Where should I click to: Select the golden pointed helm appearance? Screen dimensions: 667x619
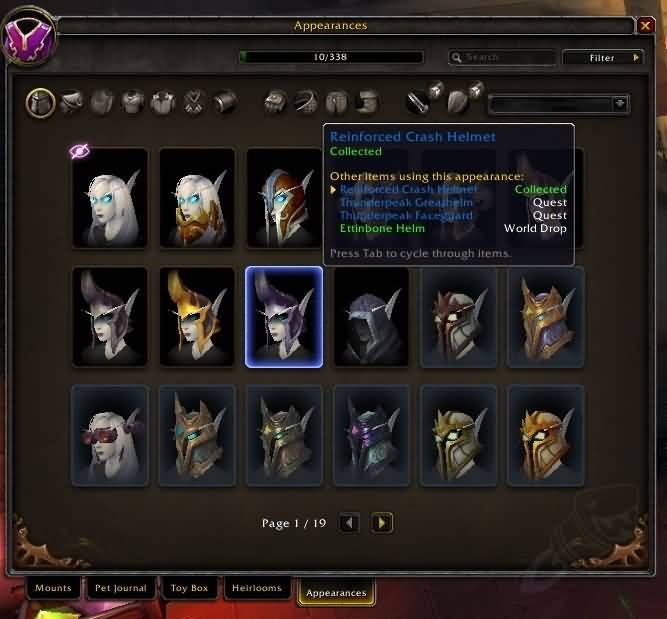click(x=197, y=317)
